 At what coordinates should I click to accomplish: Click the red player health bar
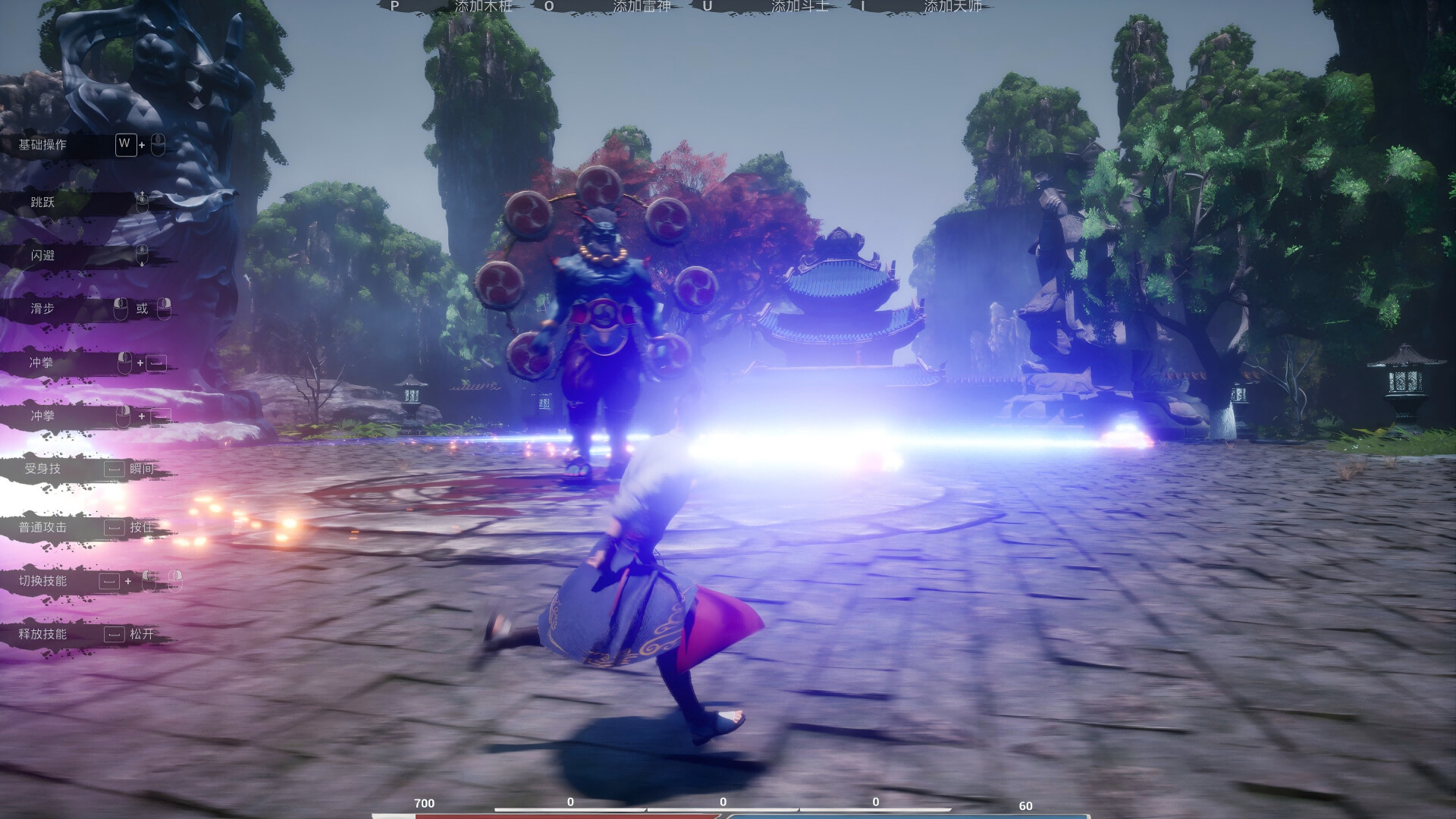click(x=569, y=814)
